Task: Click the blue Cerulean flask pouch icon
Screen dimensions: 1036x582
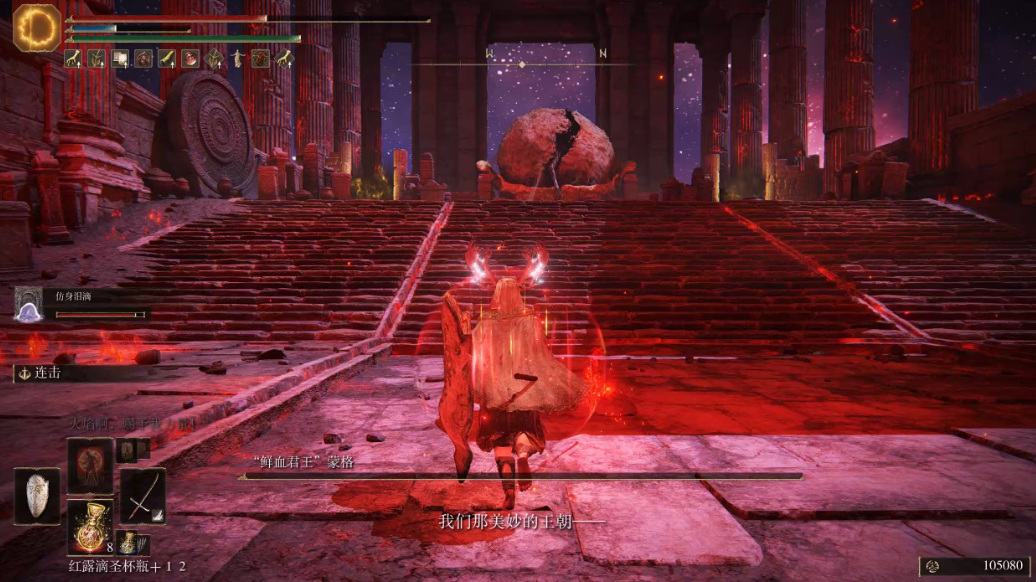Action: pos(128,542)
